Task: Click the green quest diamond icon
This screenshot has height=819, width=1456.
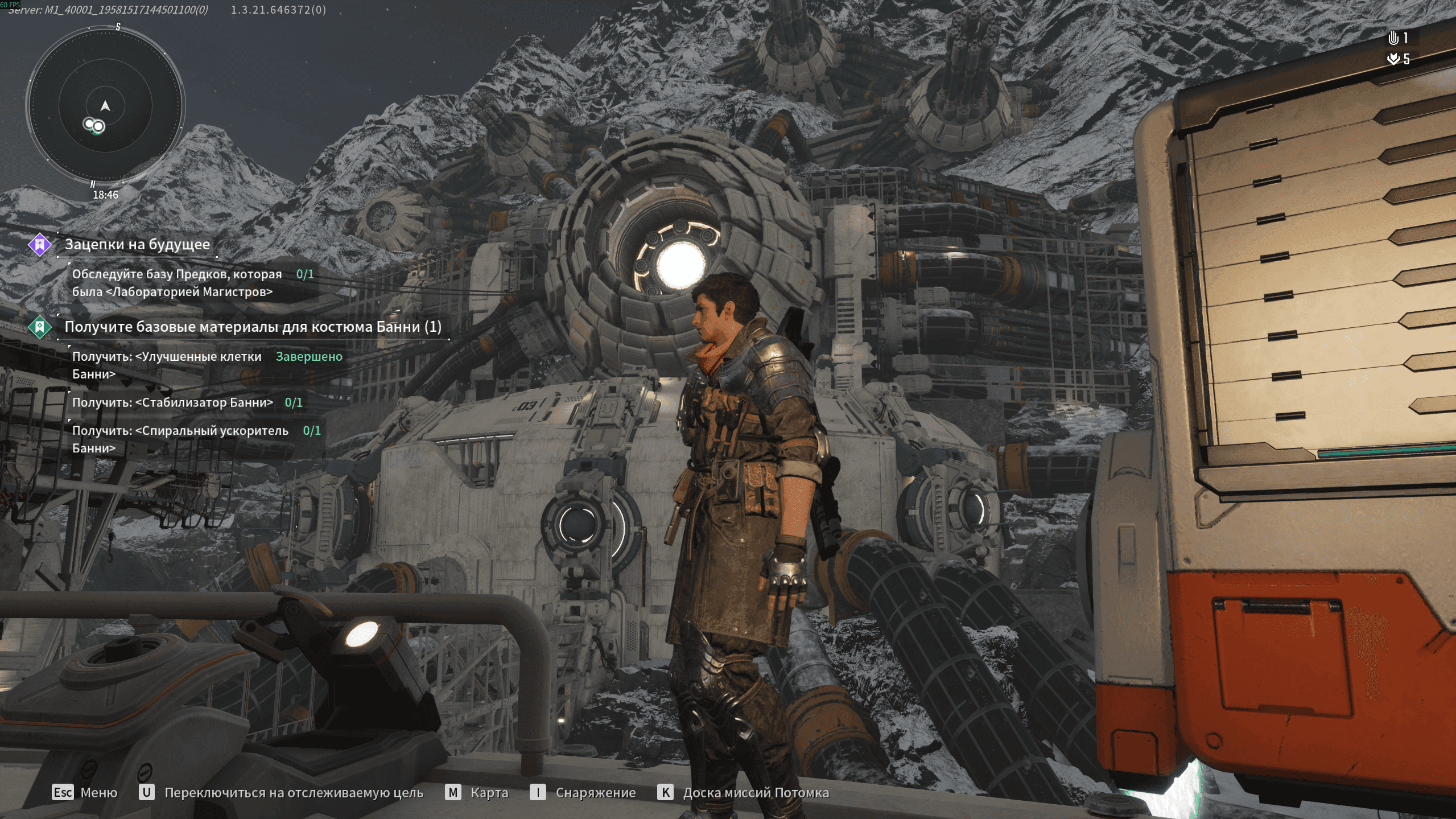Action: 40,327
